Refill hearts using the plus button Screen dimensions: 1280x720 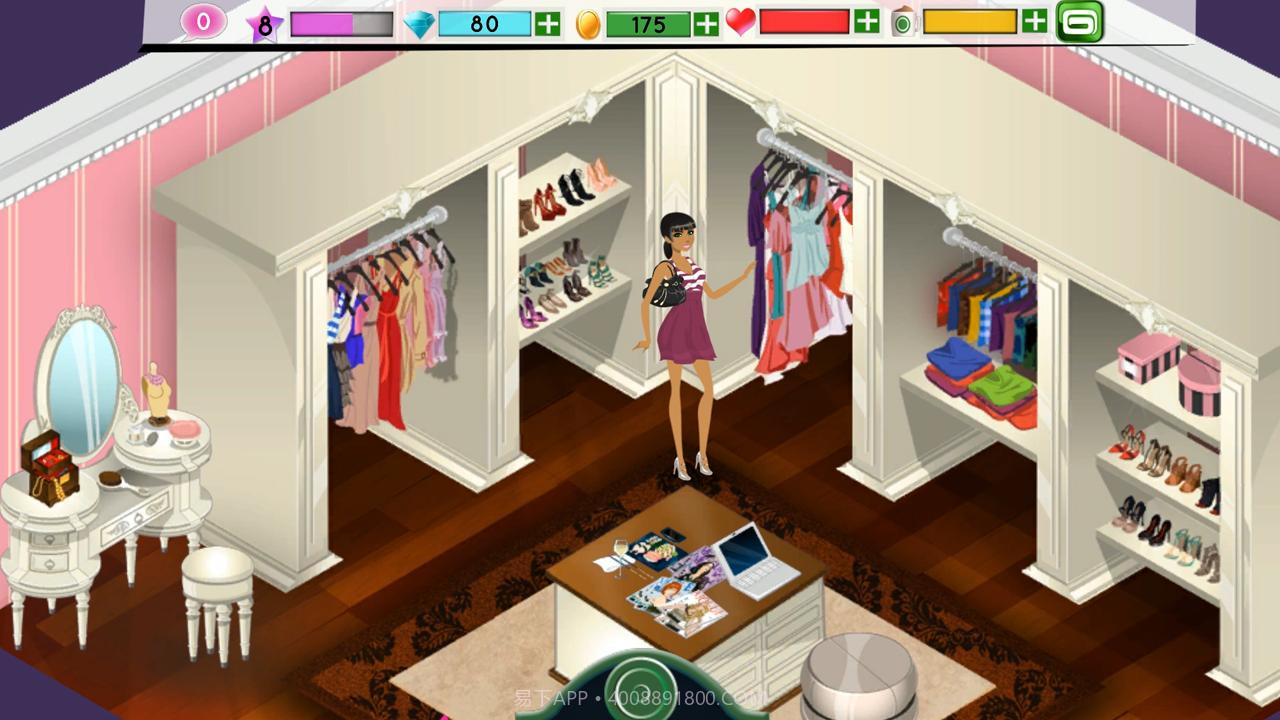point(866,22)
